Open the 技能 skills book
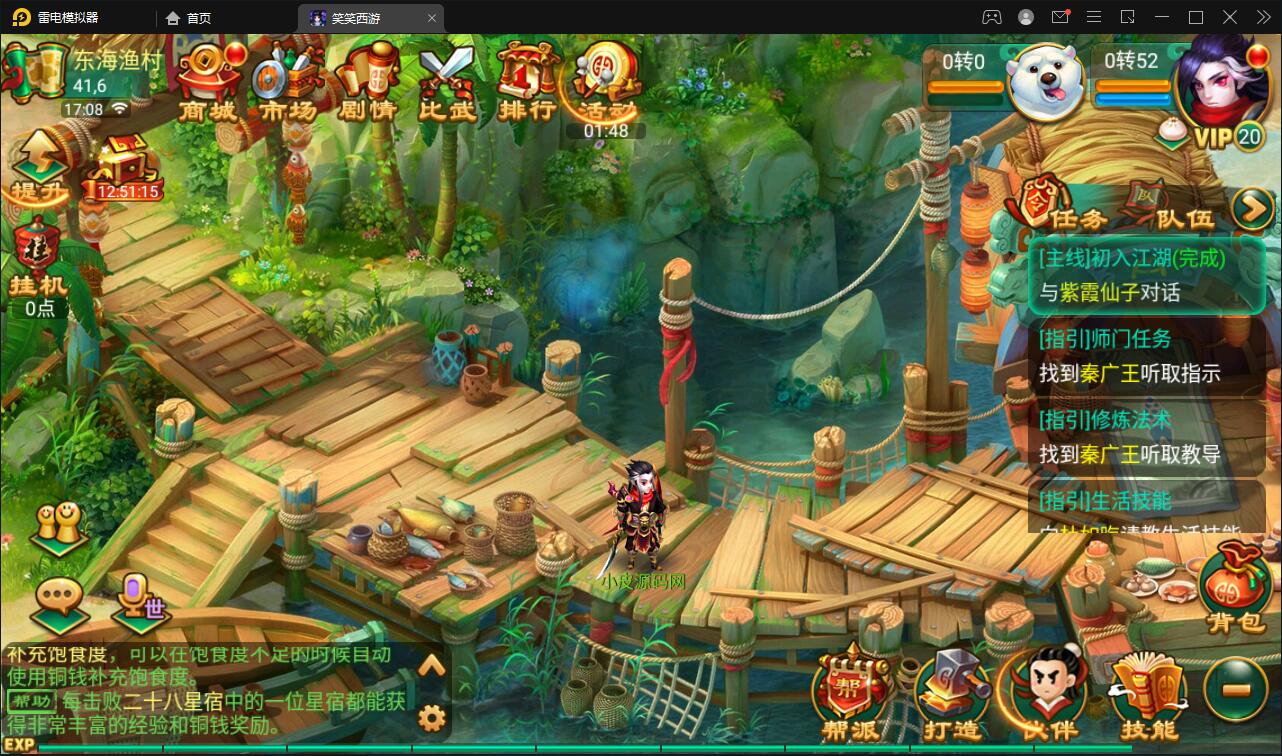The width and height of the screenshot is (1282, 756). tap(1147, 695)
